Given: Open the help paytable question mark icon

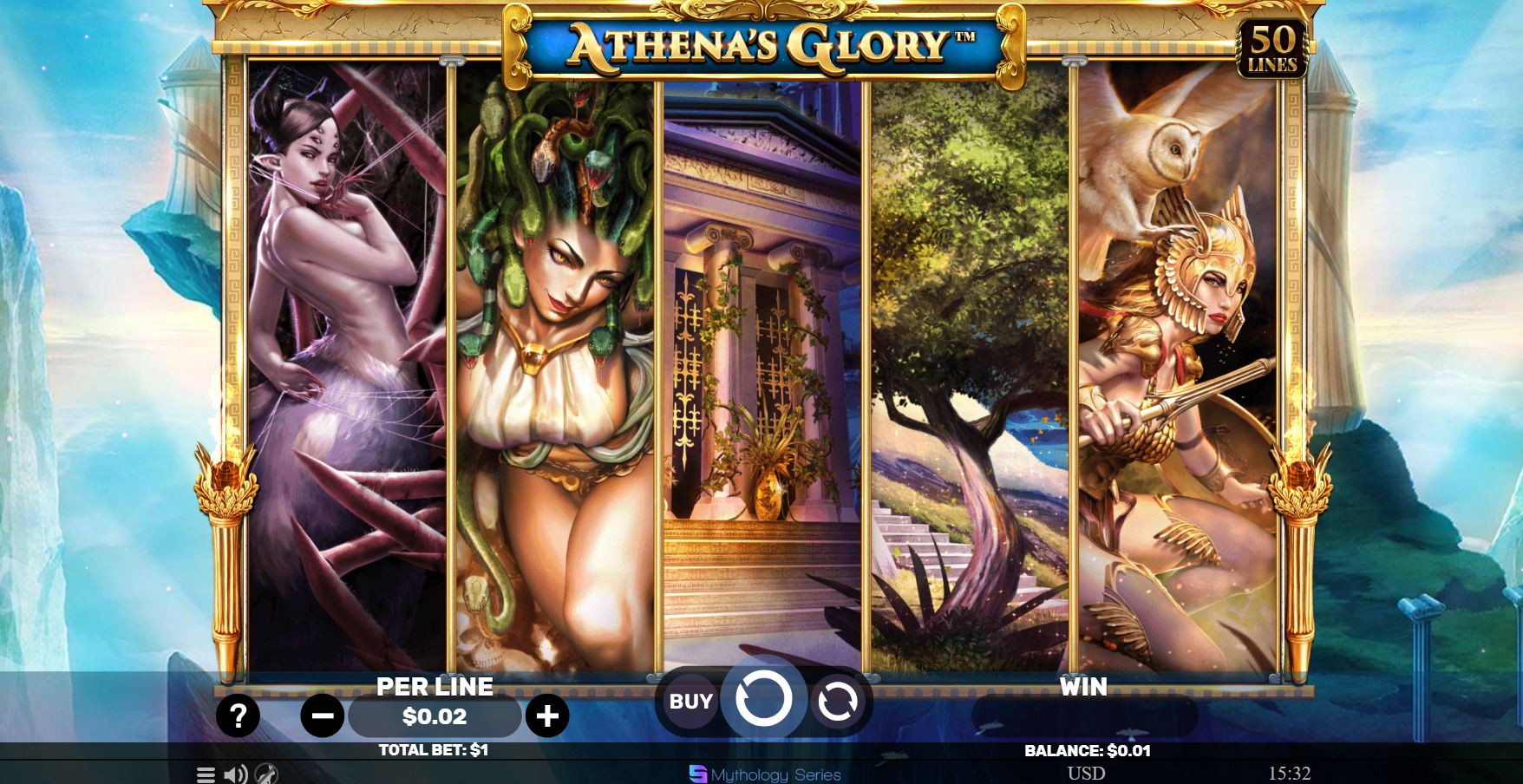Looking at the screenshot, I should point(237,716).
